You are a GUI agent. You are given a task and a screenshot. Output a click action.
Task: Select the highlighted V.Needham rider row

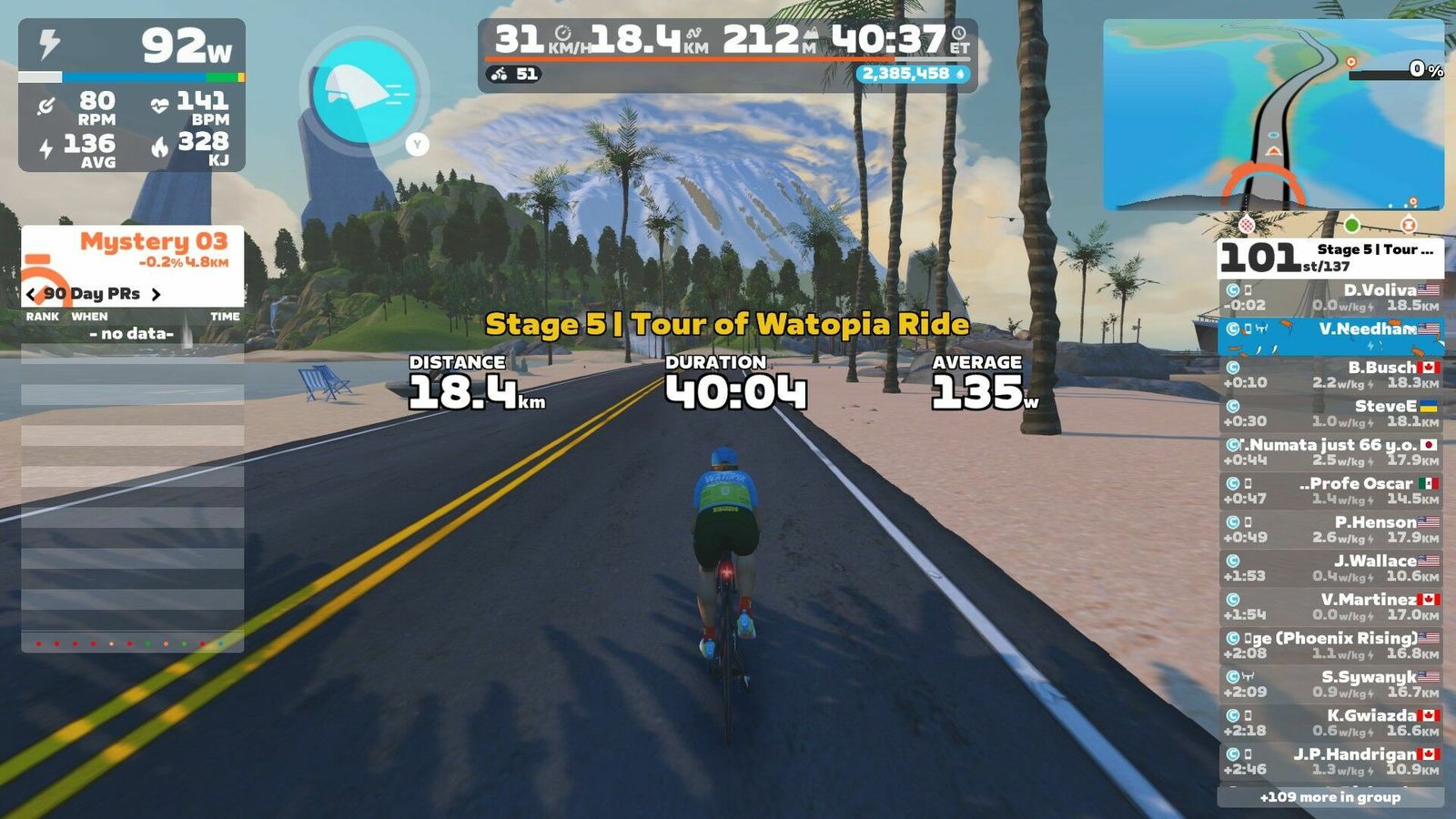click(x=1330, y=336)
